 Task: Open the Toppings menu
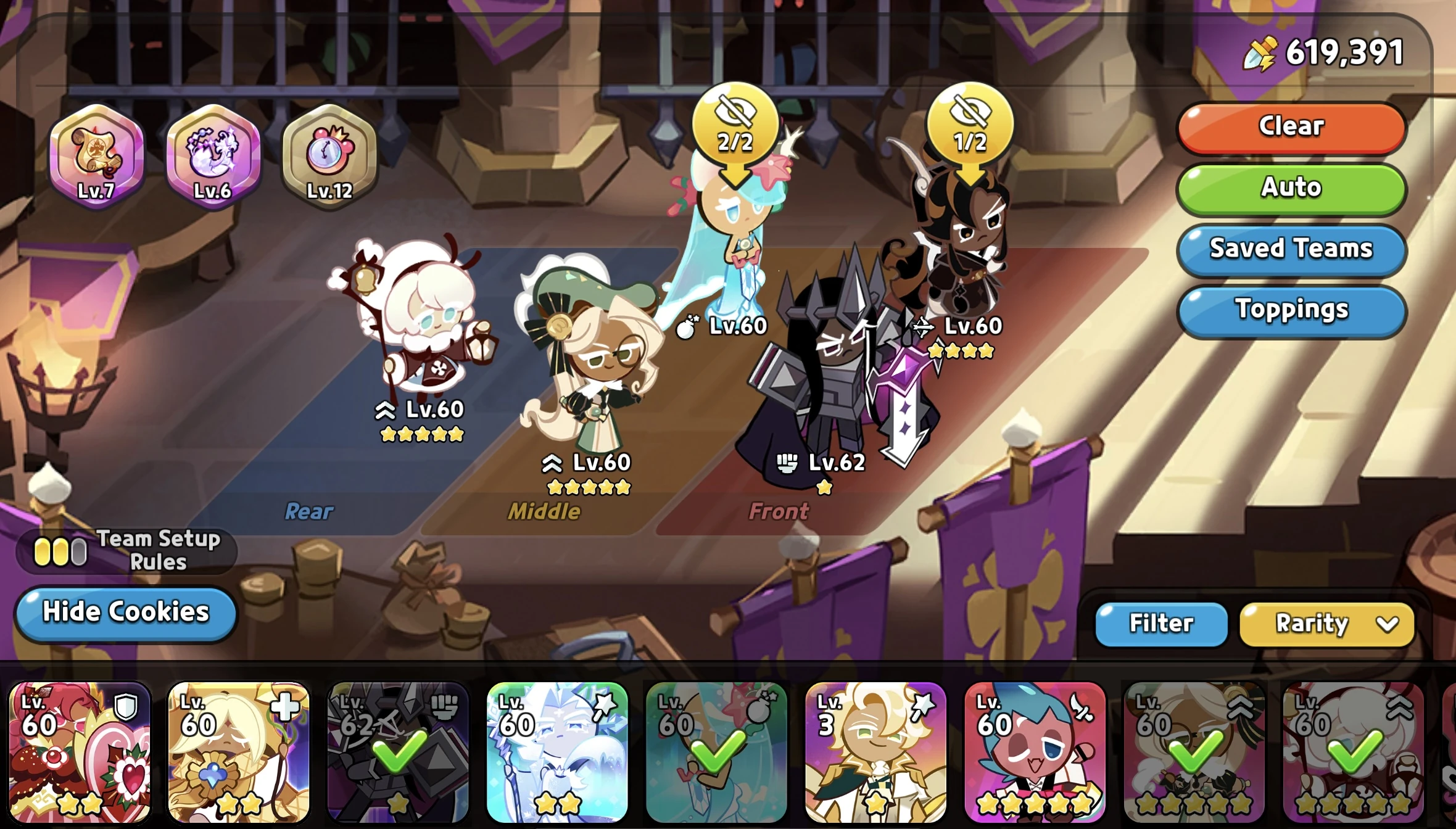click(1291, 311)
